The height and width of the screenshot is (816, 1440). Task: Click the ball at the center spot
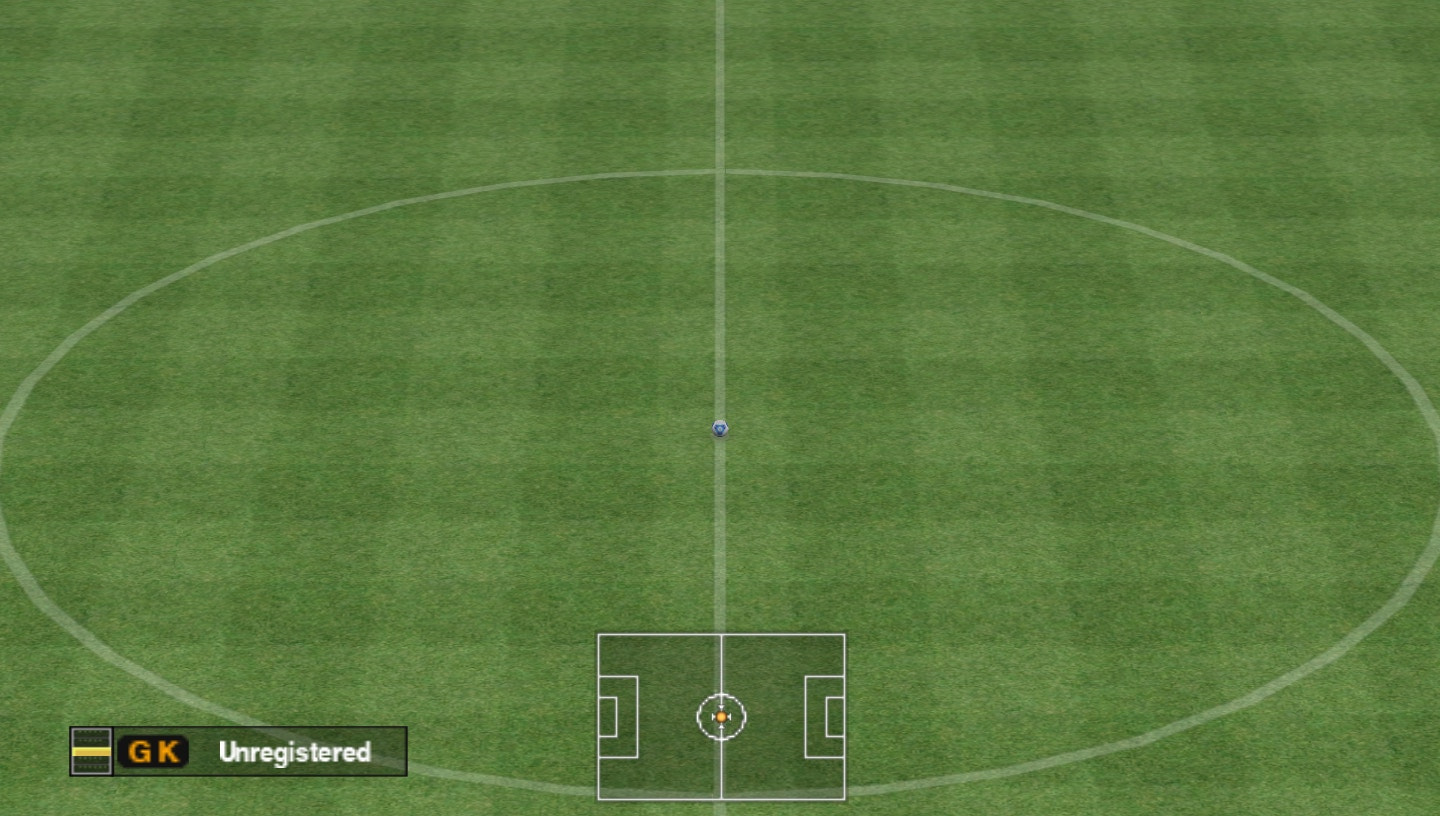tap(718, 429)
